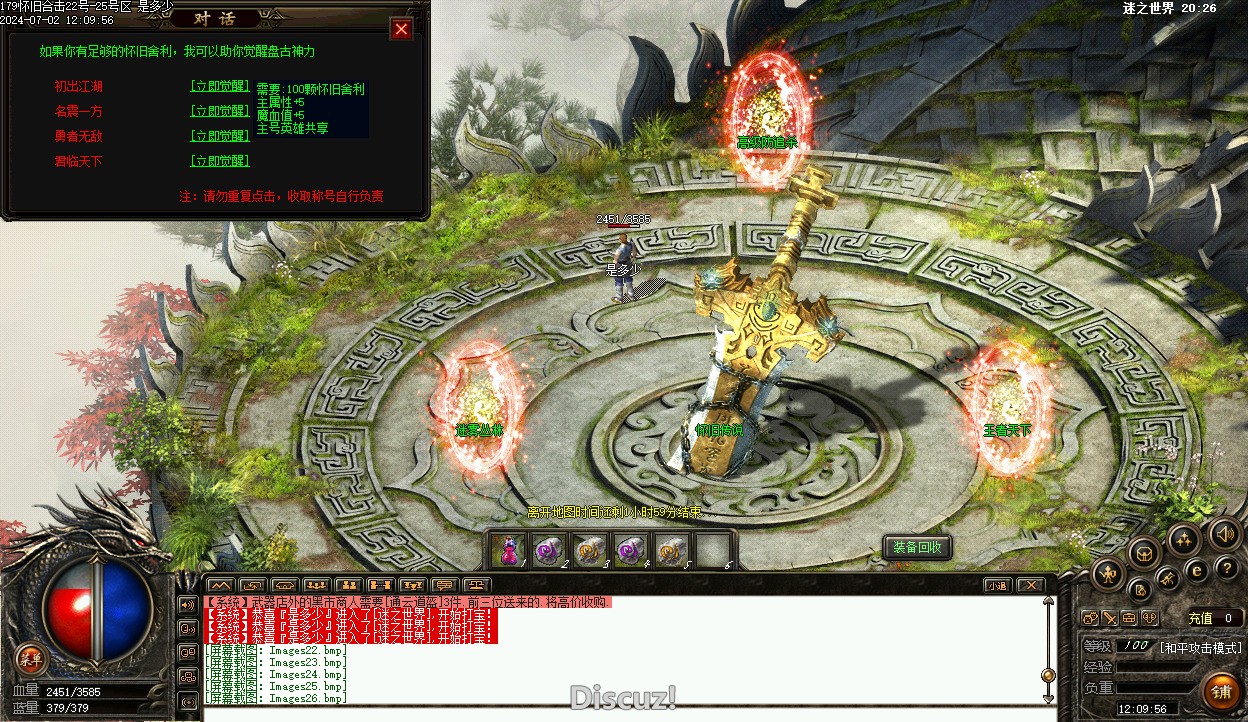Use the pink potion in hotbar slot 1
Image resolution: width=1248 pixels, height=722 pixels.
507,550
